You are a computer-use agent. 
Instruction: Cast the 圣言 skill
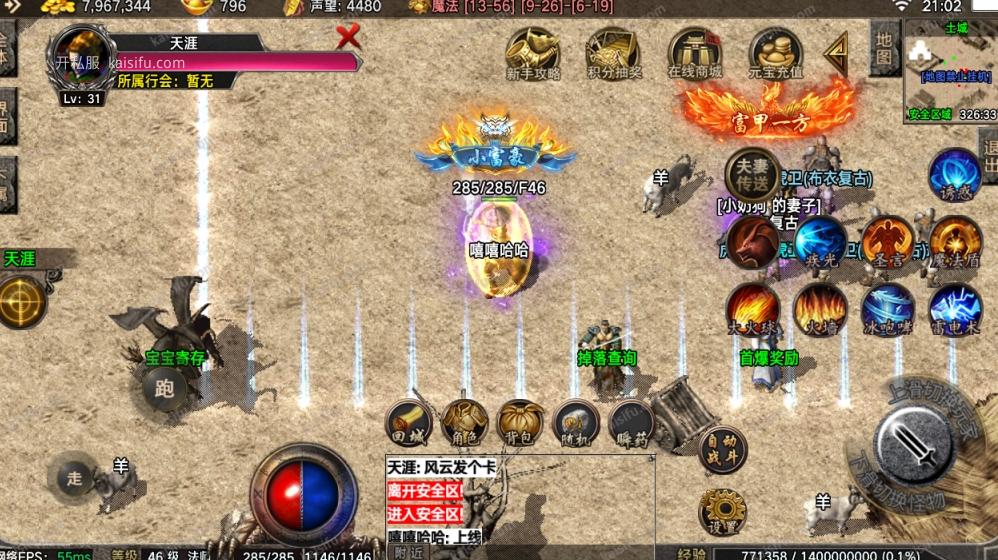(x=888, y=242)
